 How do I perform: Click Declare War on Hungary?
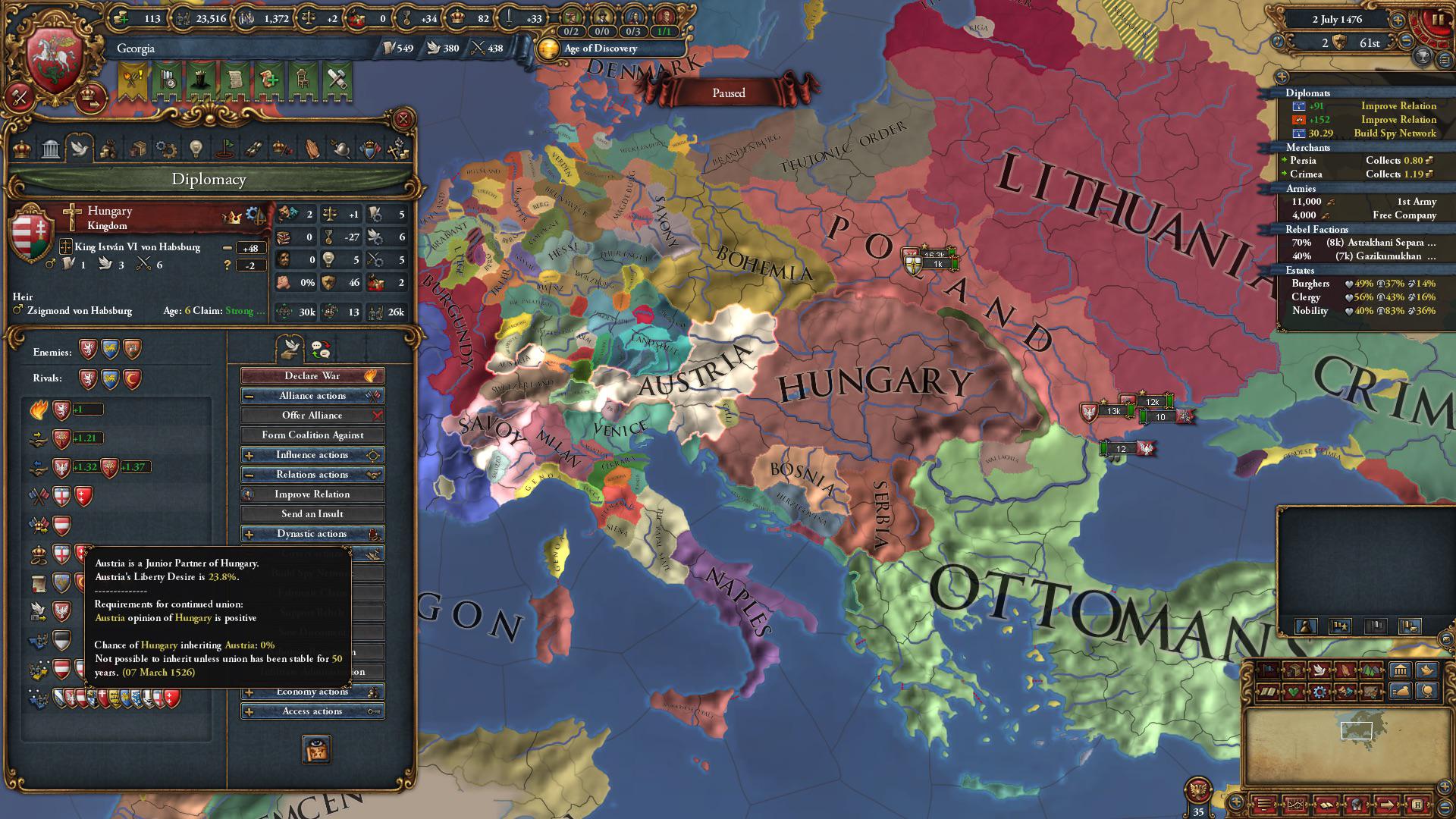312,375
